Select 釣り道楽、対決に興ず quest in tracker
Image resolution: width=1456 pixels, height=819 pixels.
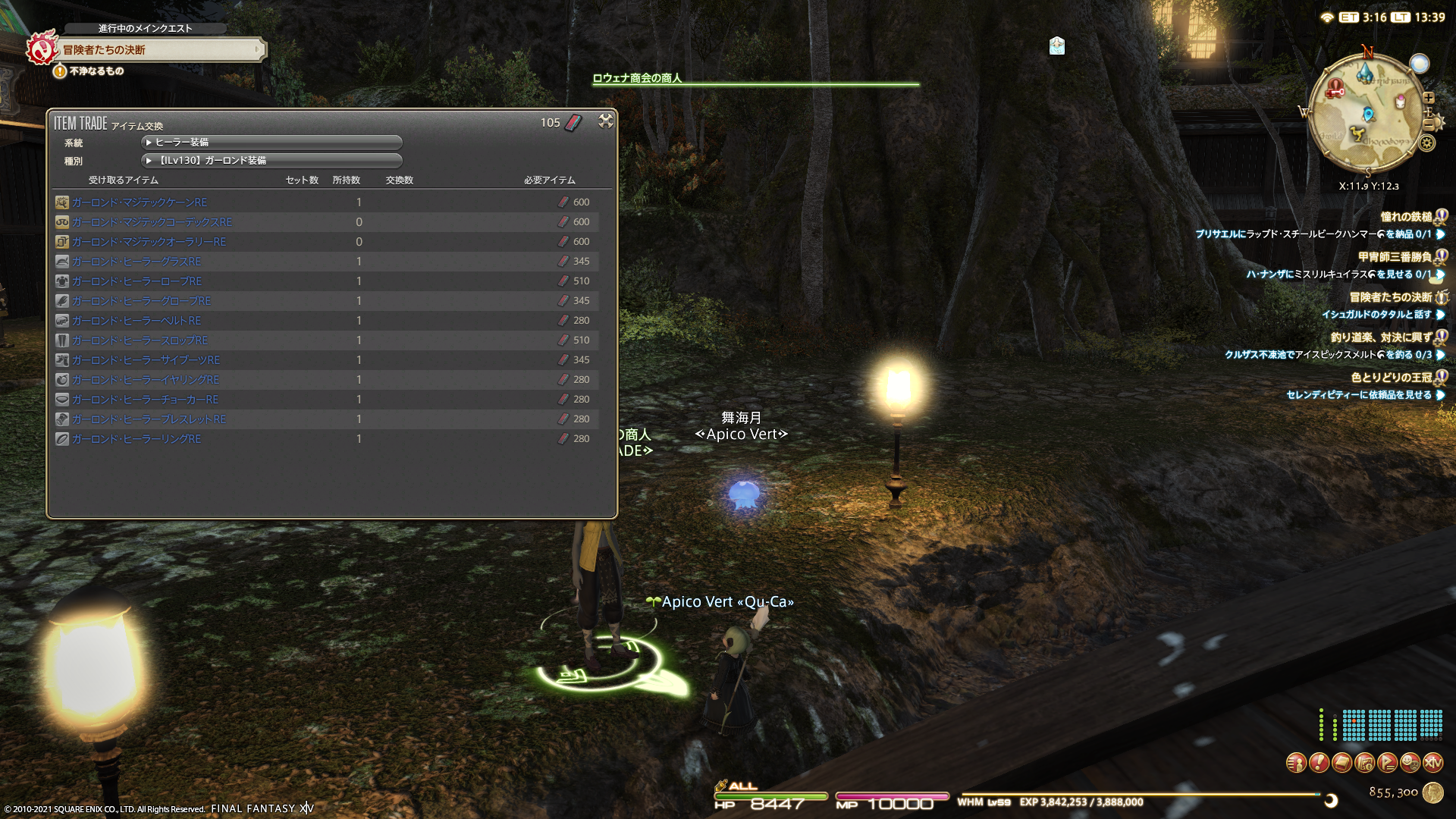pos(1380,337)
